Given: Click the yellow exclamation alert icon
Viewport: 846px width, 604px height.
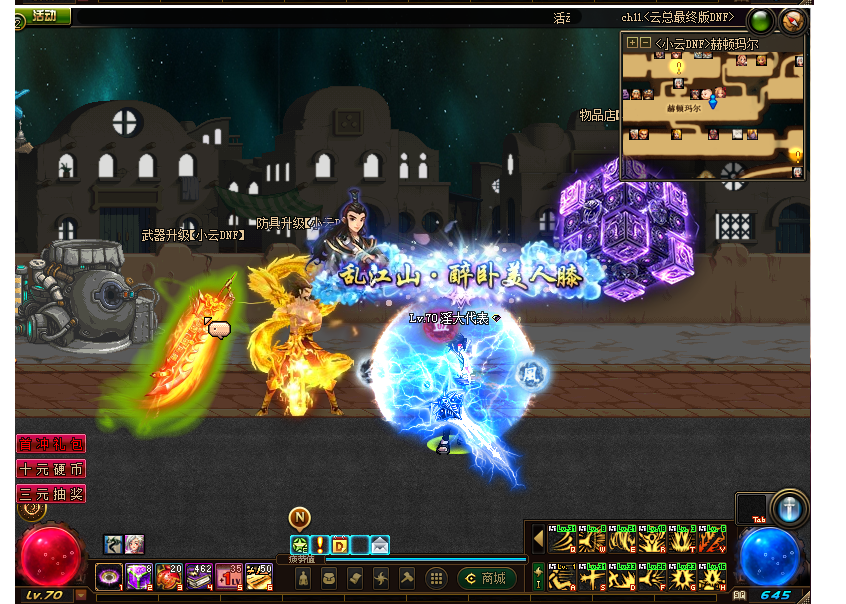Looking at the screenshot, I should pyautogui.click(x=320, y=545).
